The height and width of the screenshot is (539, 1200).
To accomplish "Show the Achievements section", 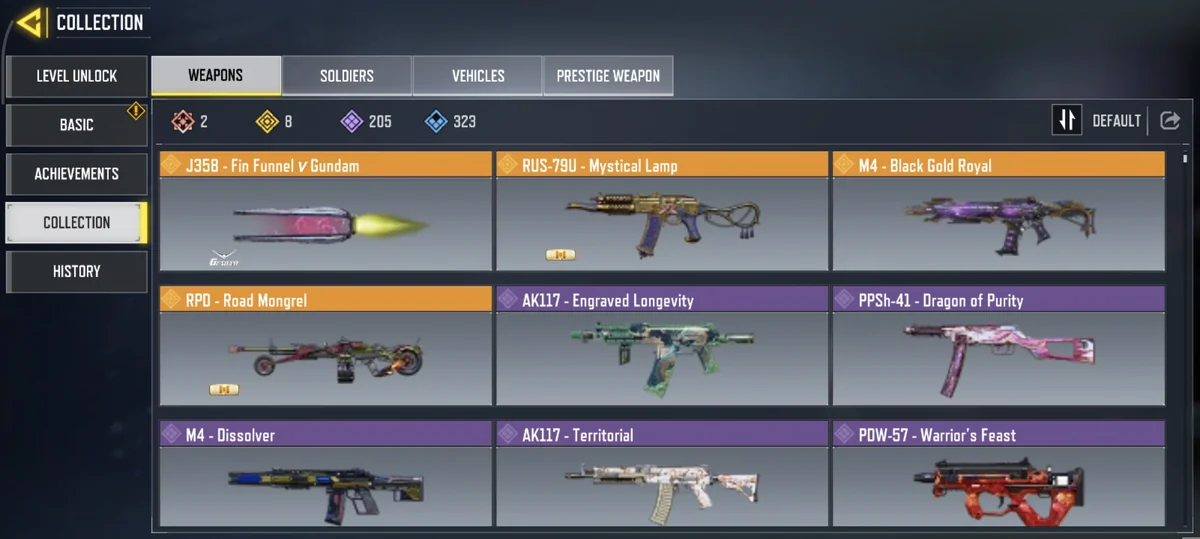I will [76, 174].
